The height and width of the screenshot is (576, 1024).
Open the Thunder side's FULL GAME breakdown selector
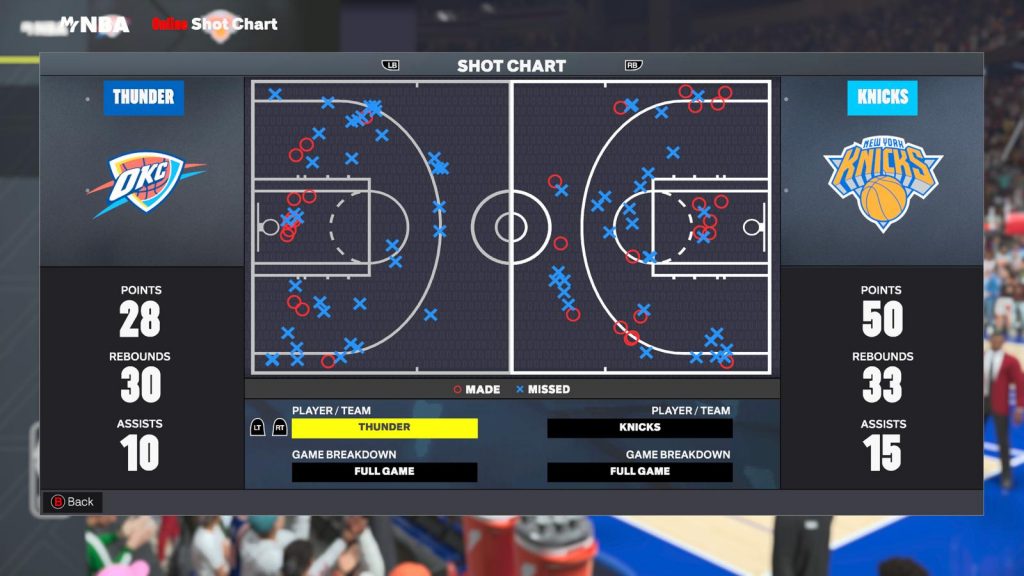384,472
